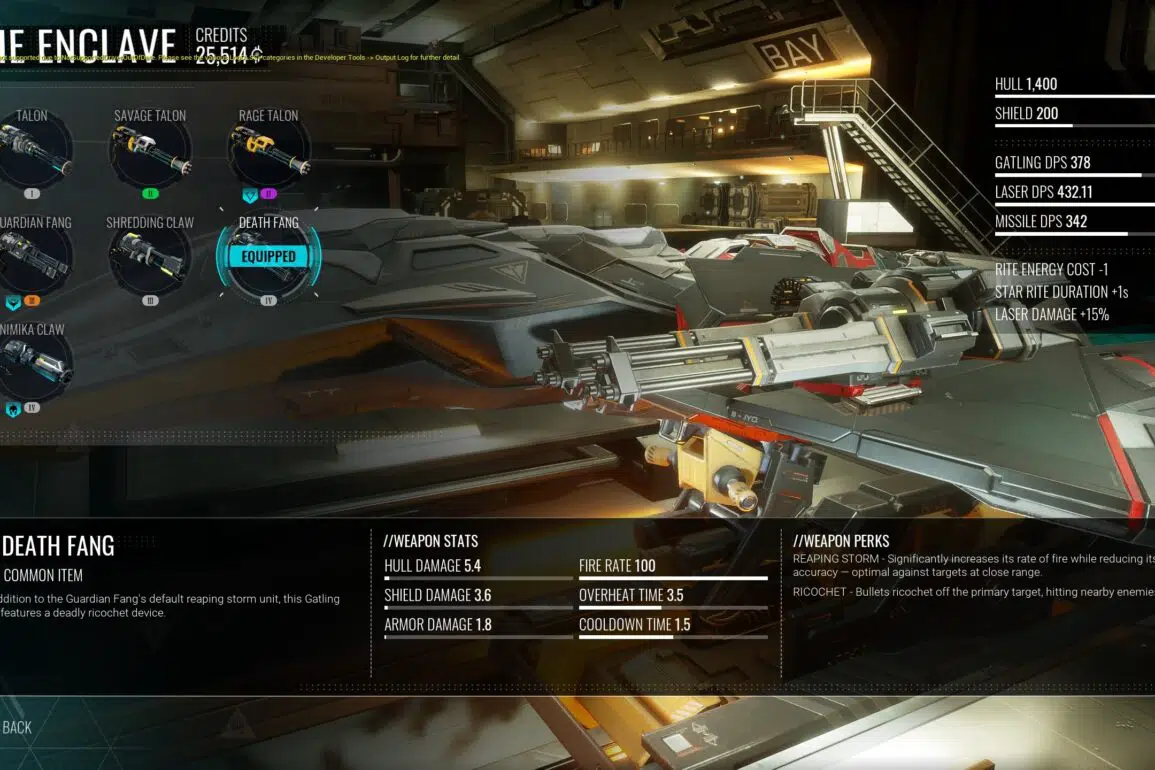Select the equipped Death Fang weapon

tap(268, 258)
